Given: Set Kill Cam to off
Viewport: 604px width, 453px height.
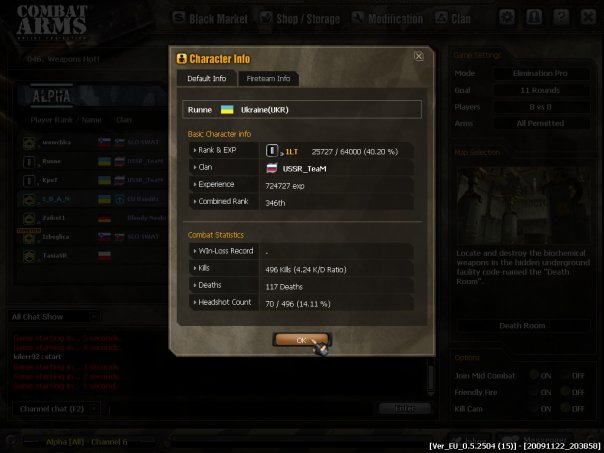Looking at the screenshot, I should 565,409.
